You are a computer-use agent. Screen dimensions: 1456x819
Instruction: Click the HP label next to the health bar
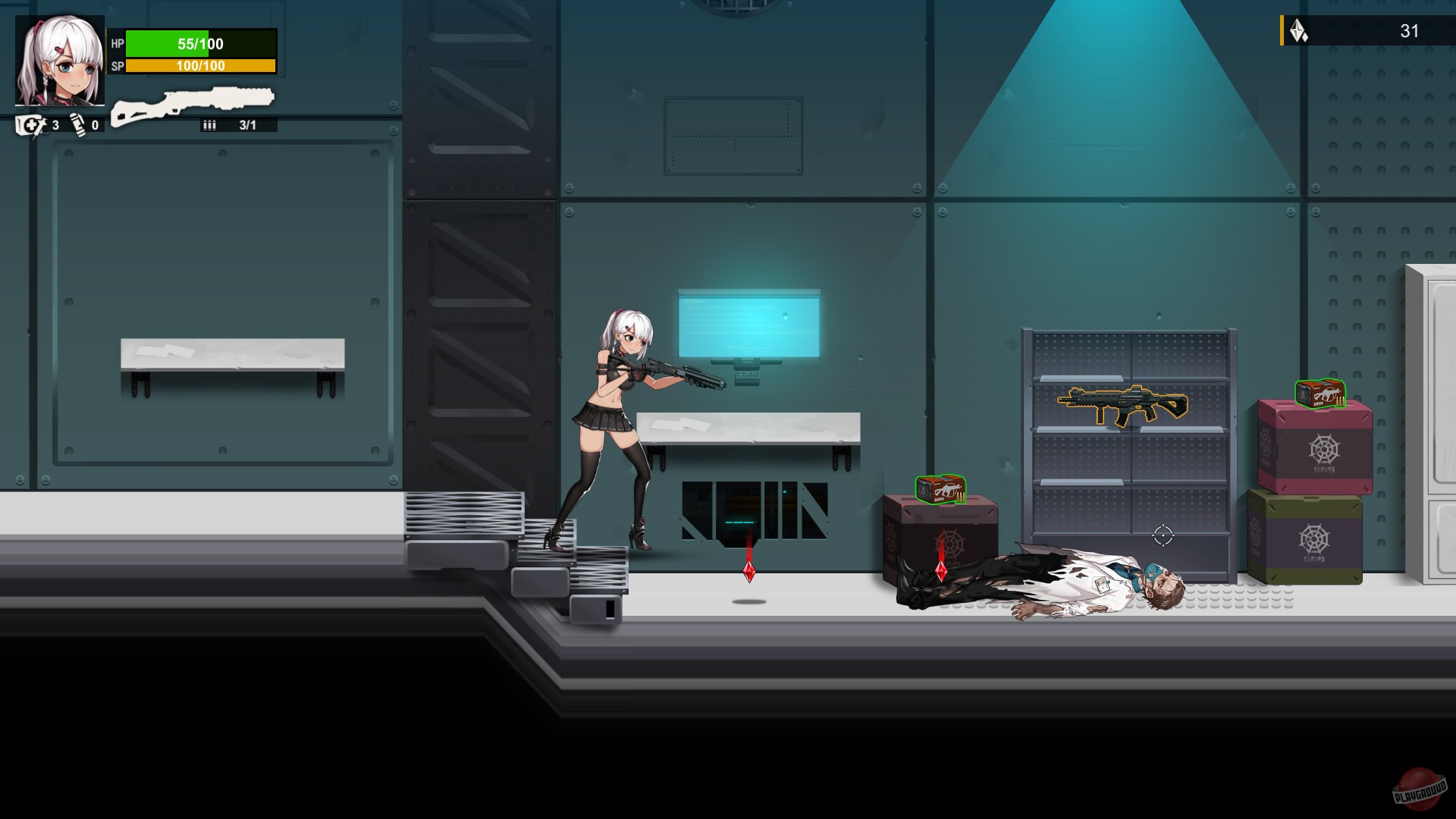(x=116, y=44)
